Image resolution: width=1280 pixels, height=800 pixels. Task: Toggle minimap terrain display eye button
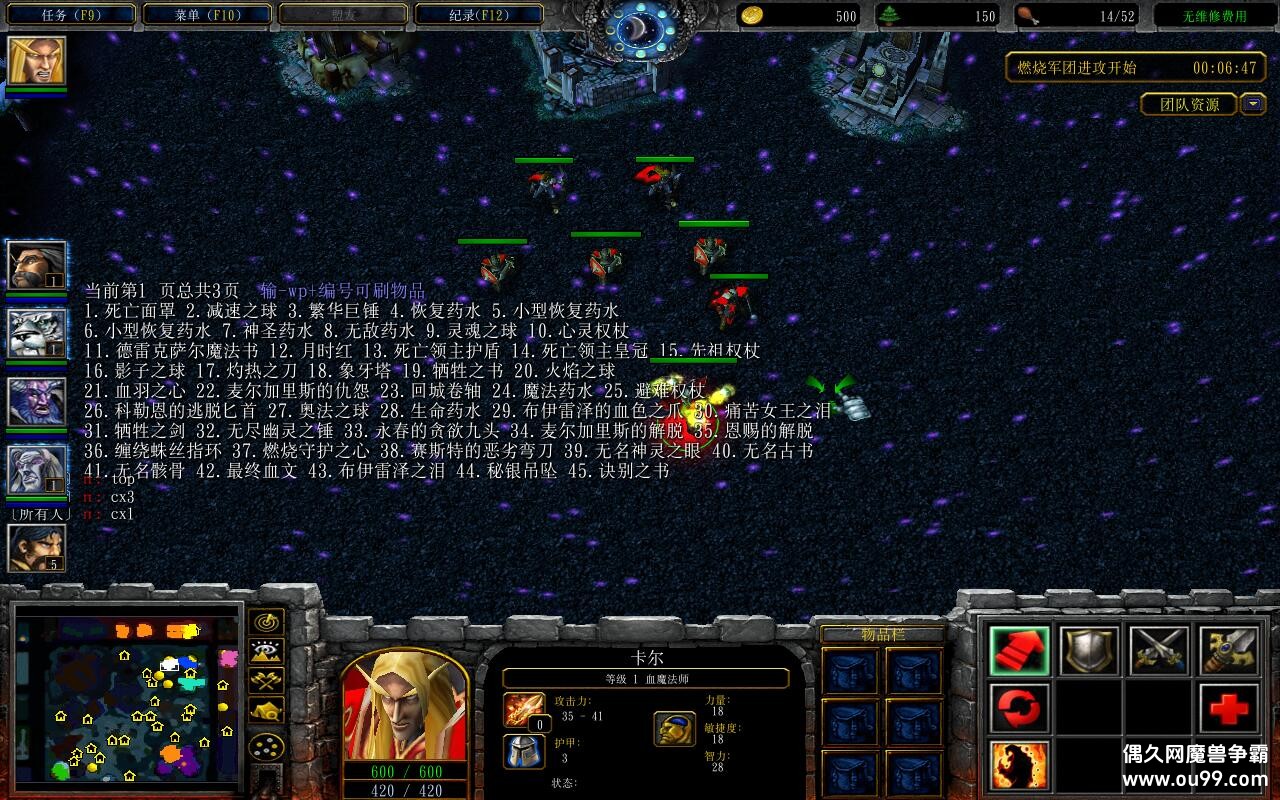click(267, 653)
